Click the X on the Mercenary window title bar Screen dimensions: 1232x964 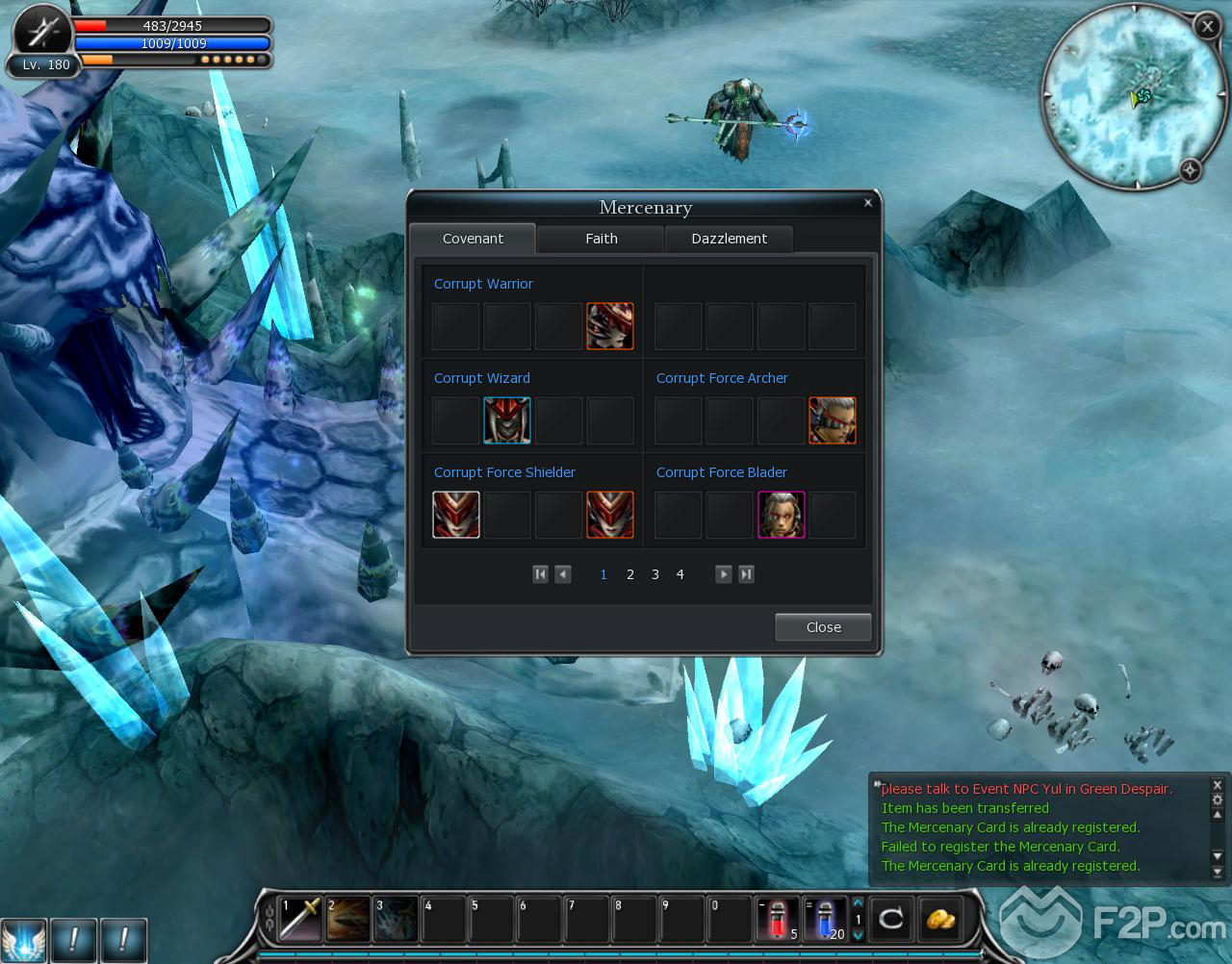point(868,203)
